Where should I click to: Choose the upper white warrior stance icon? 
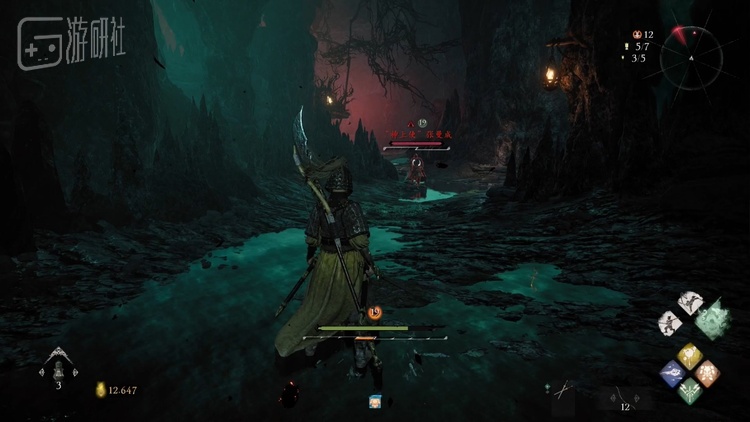[689, 302]
